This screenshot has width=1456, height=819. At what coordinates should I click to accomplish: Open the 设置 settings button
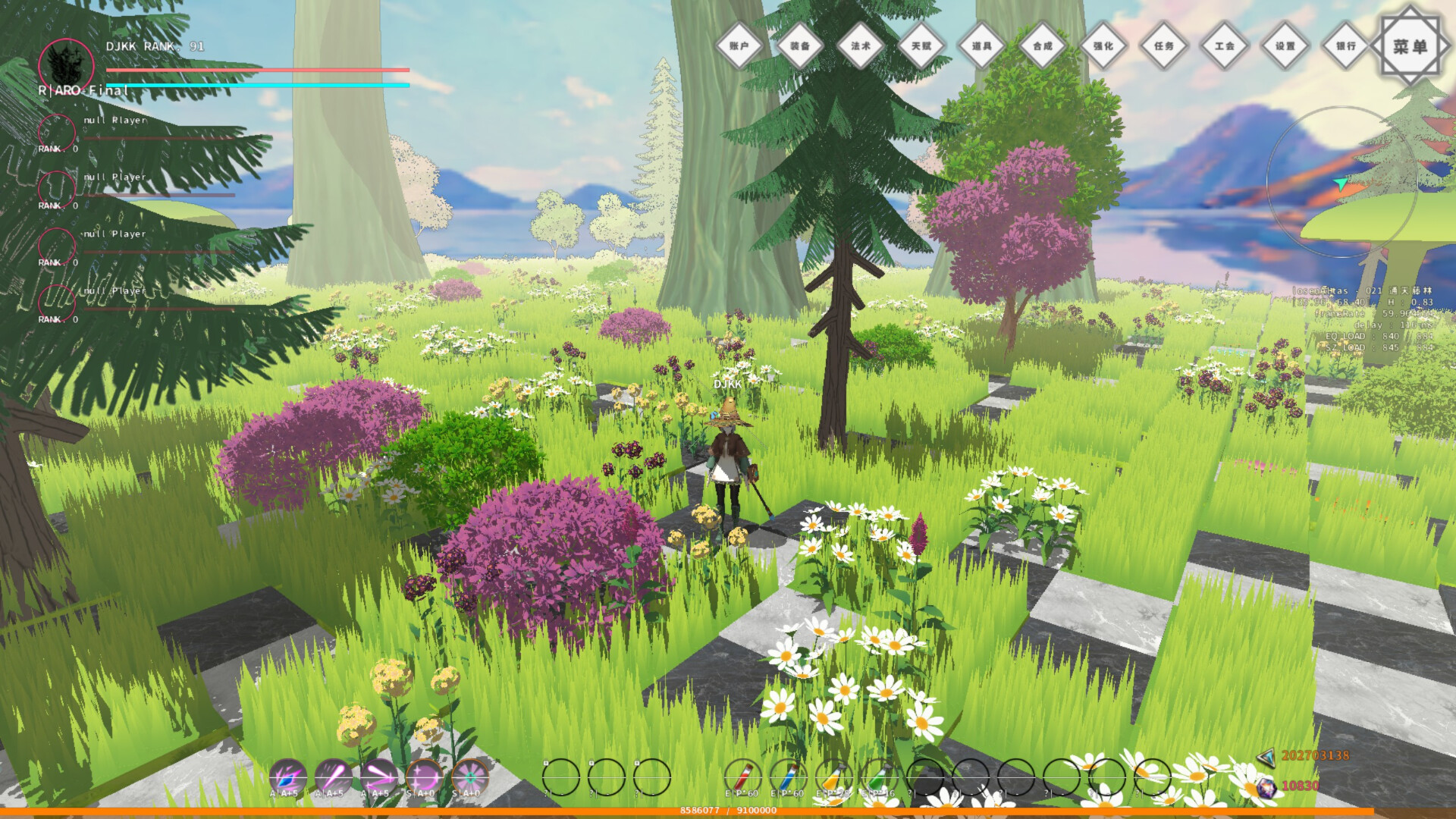(x=1285, y=45)
